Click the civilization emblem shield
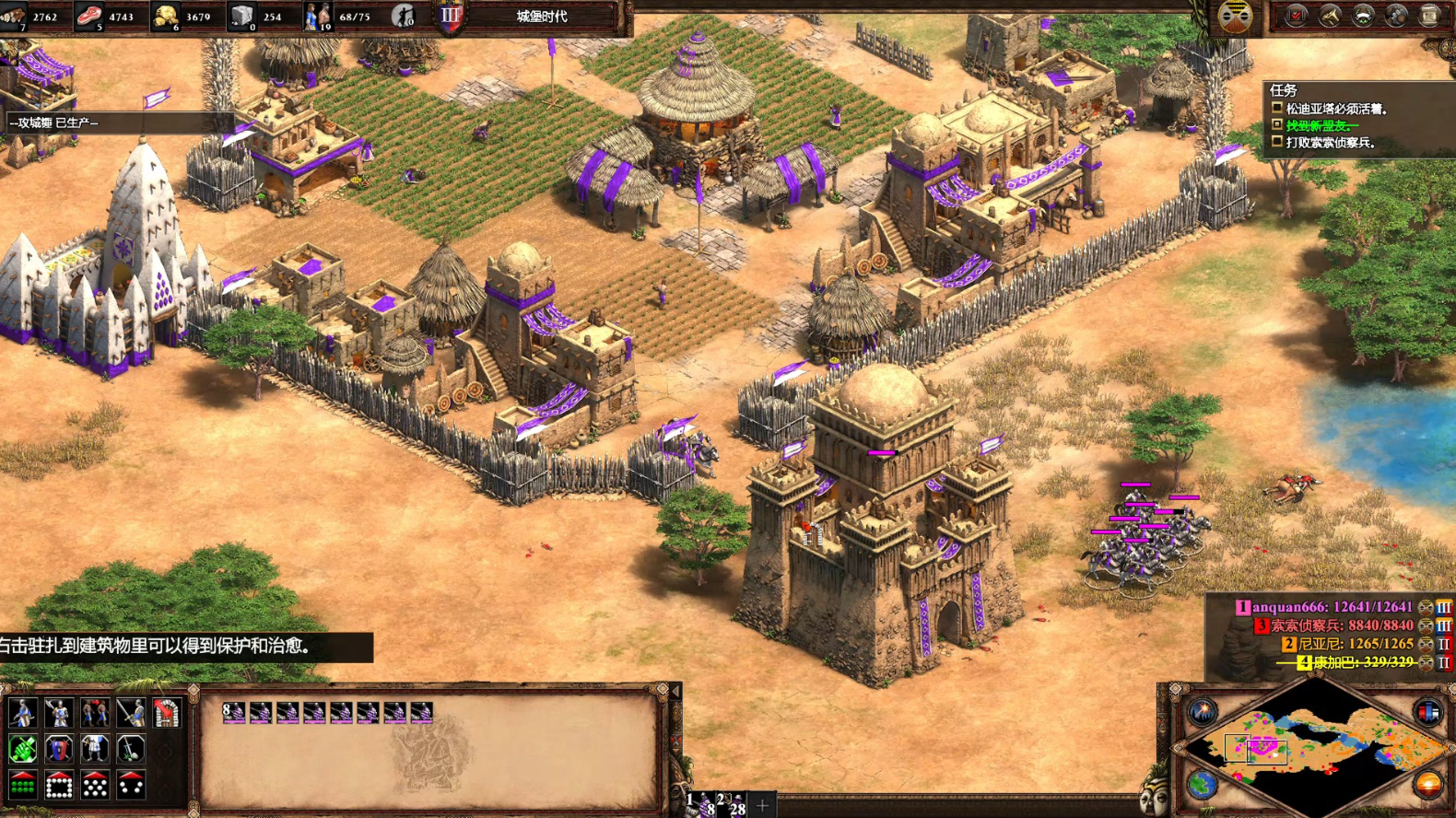1456x818 pixels. tap(450, 16)
